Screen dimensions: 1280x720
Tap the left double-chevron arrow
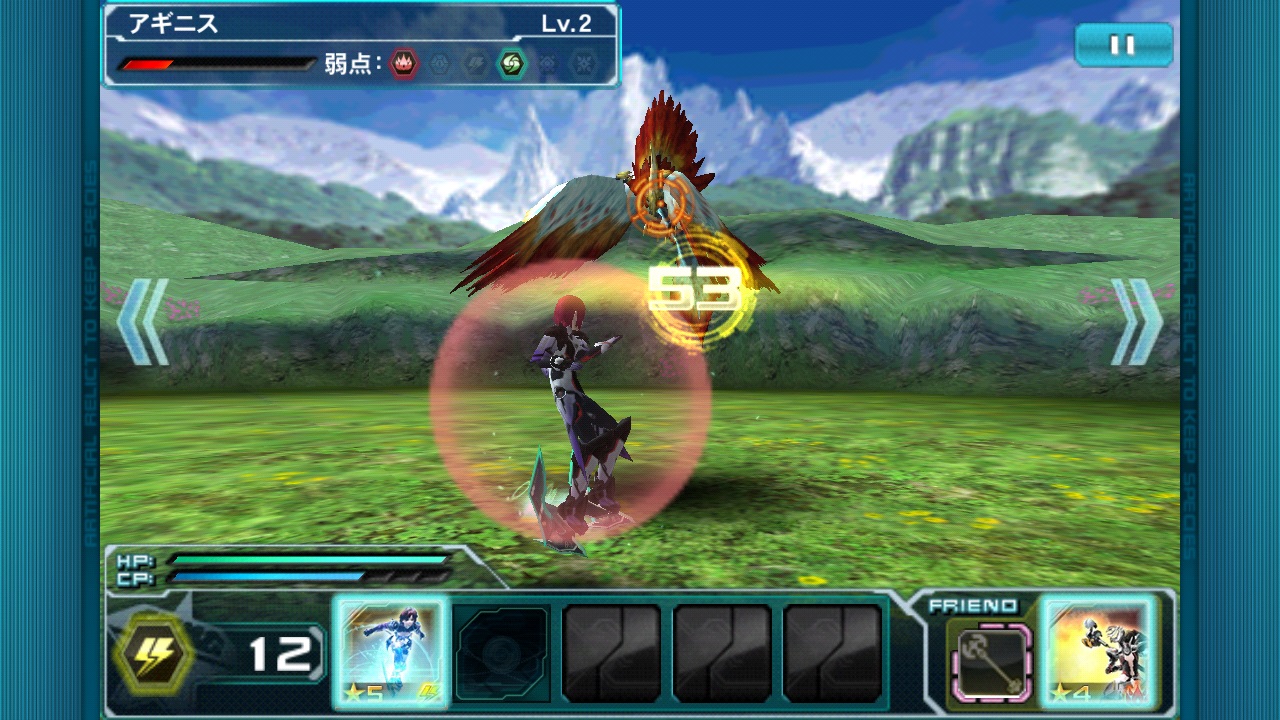143,321
